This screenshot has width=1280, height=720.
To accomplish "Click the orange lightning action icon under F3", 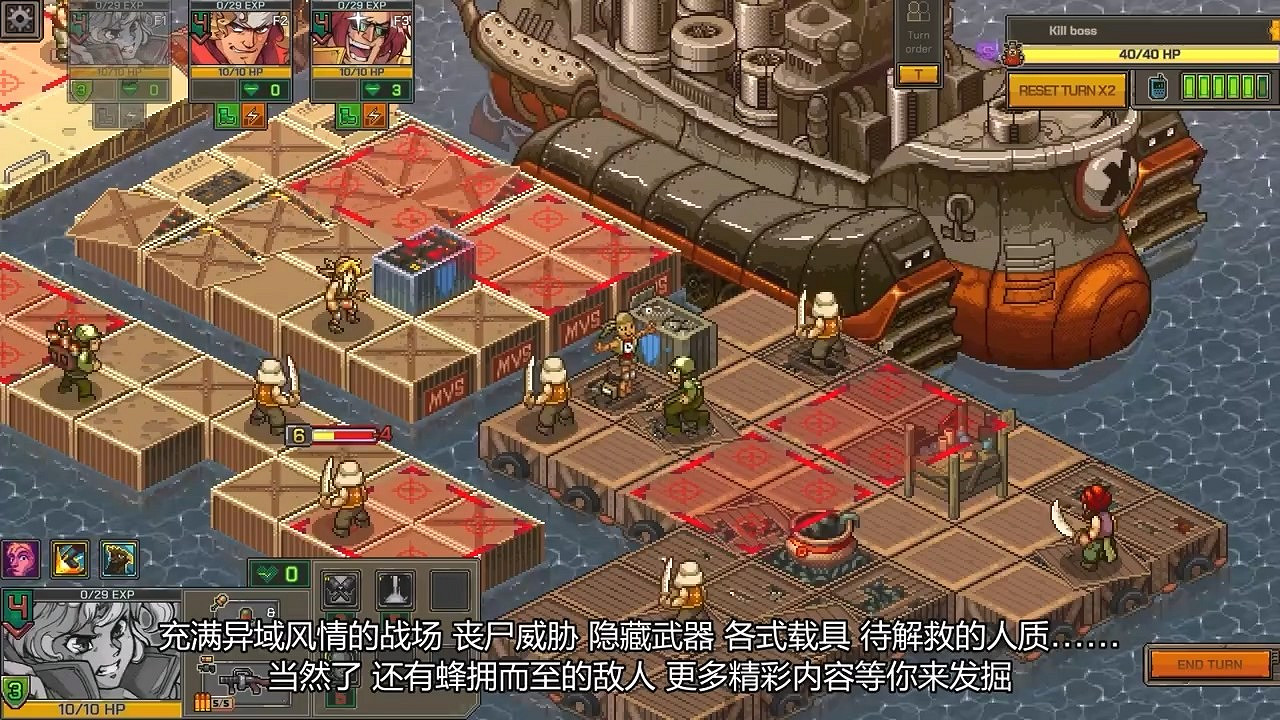I will click(x=374, y=116).
